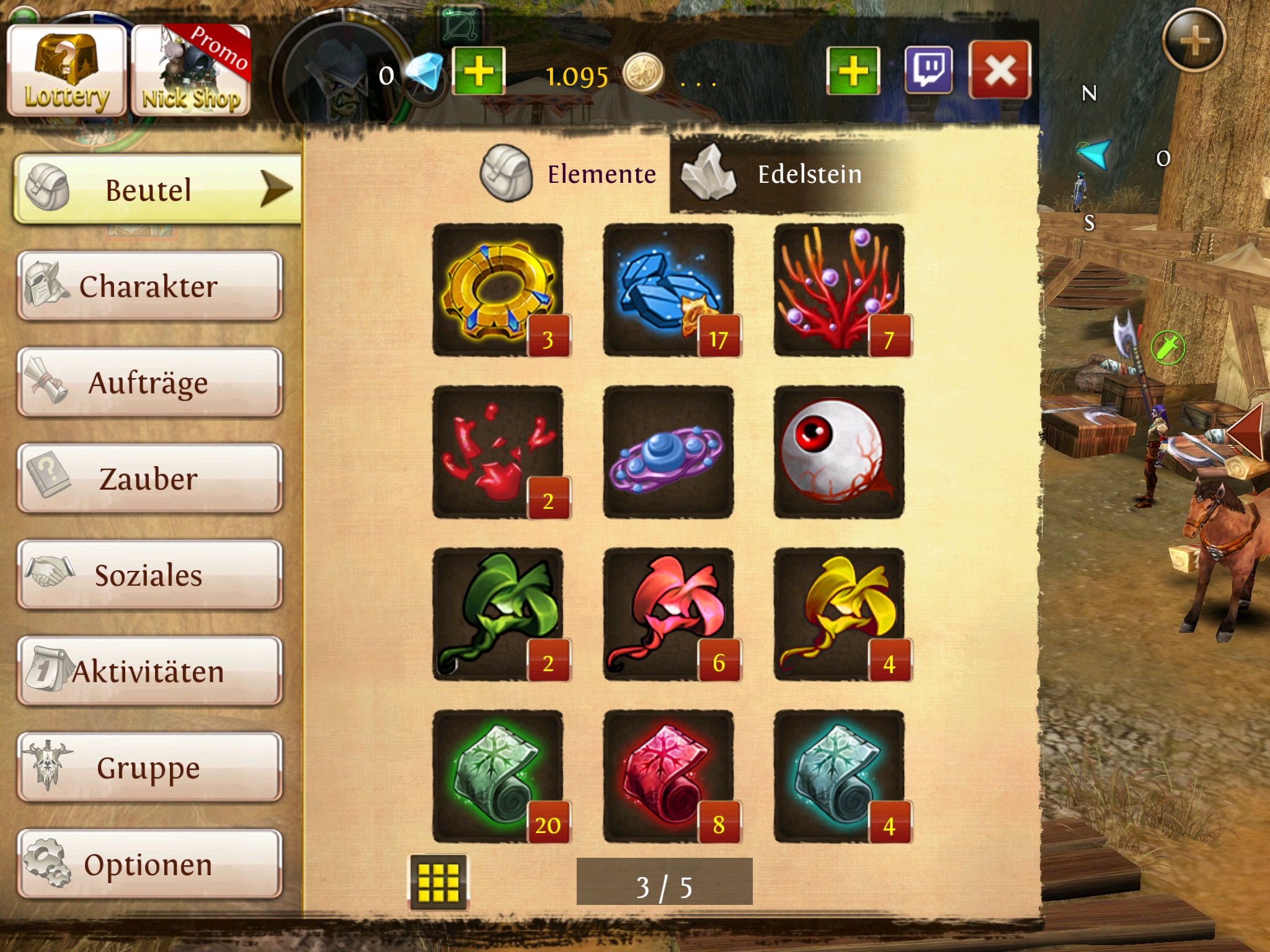Open the Gruppe menu
The height and width of the screenshot is (952, 1270).
pyautogui.click(x=149, y=767)
